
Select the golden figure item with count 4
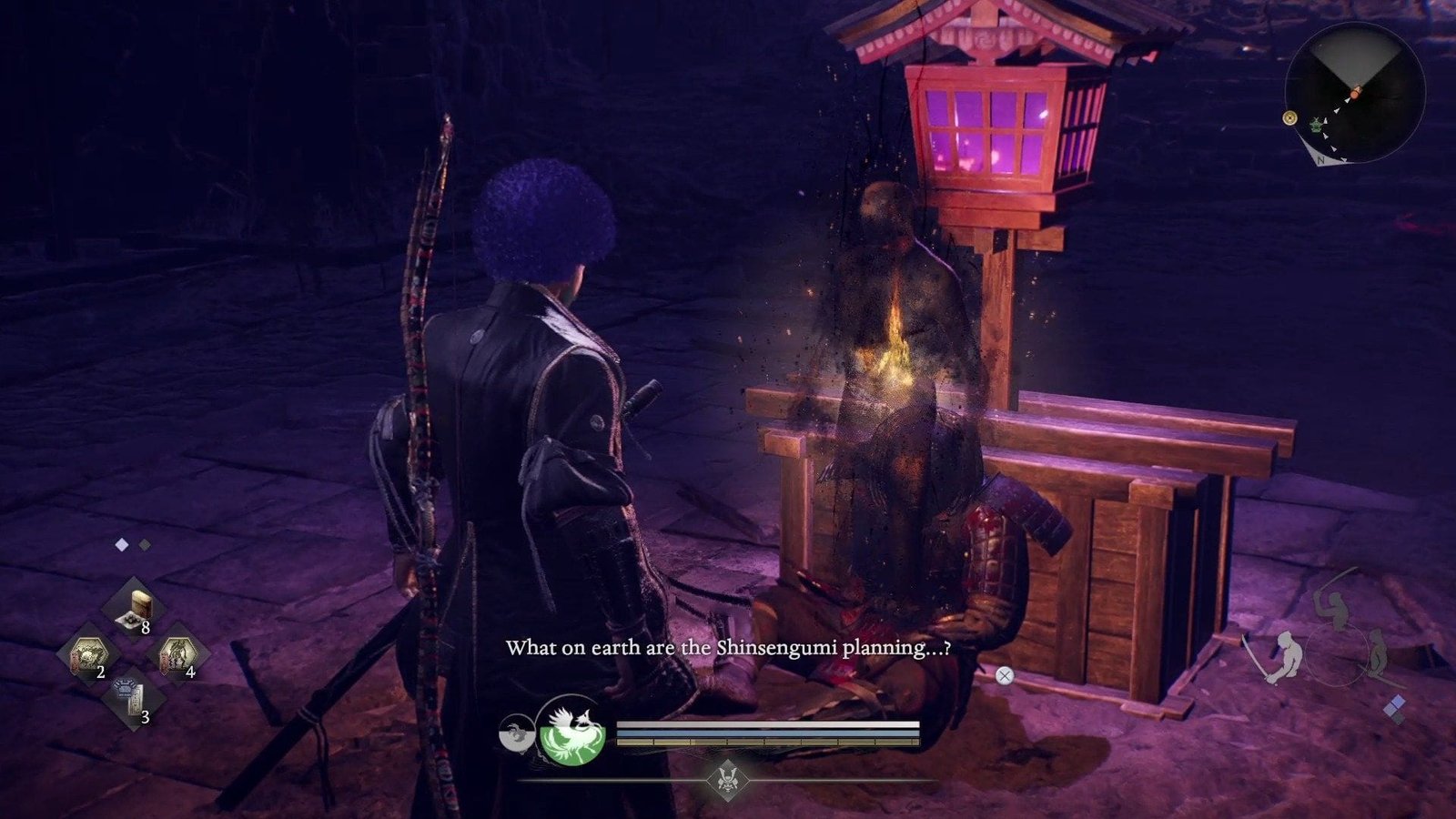click(x=178, y=655)
